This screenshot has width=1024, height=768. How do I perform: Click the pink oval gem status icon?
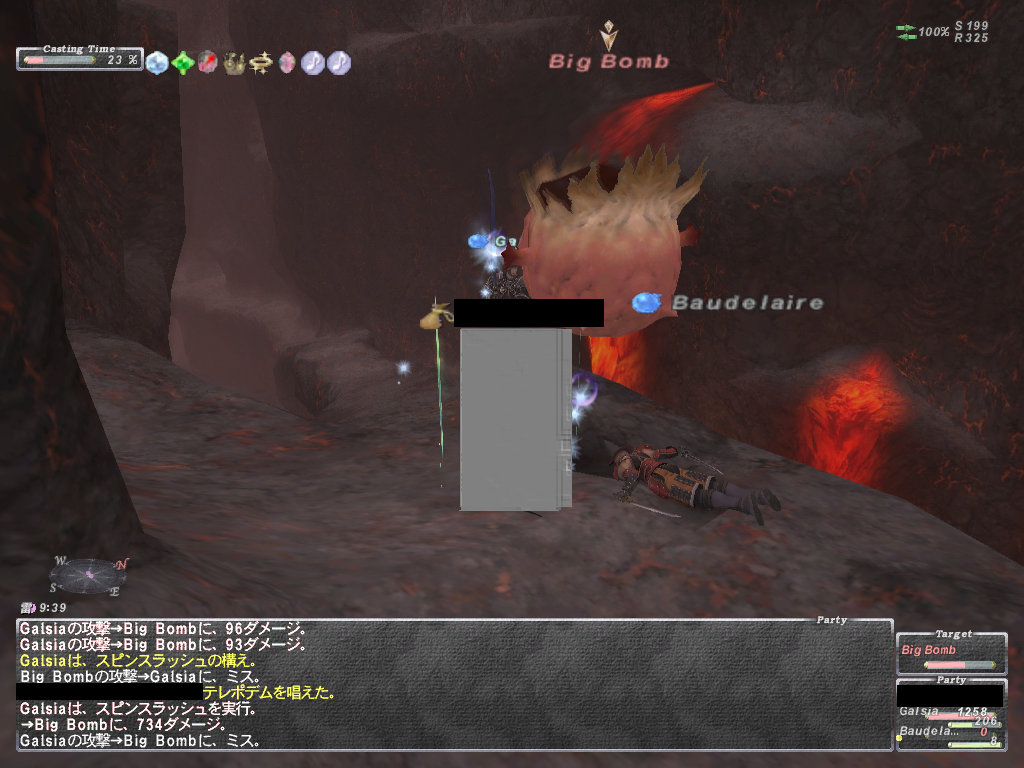(x=287, y=63)
